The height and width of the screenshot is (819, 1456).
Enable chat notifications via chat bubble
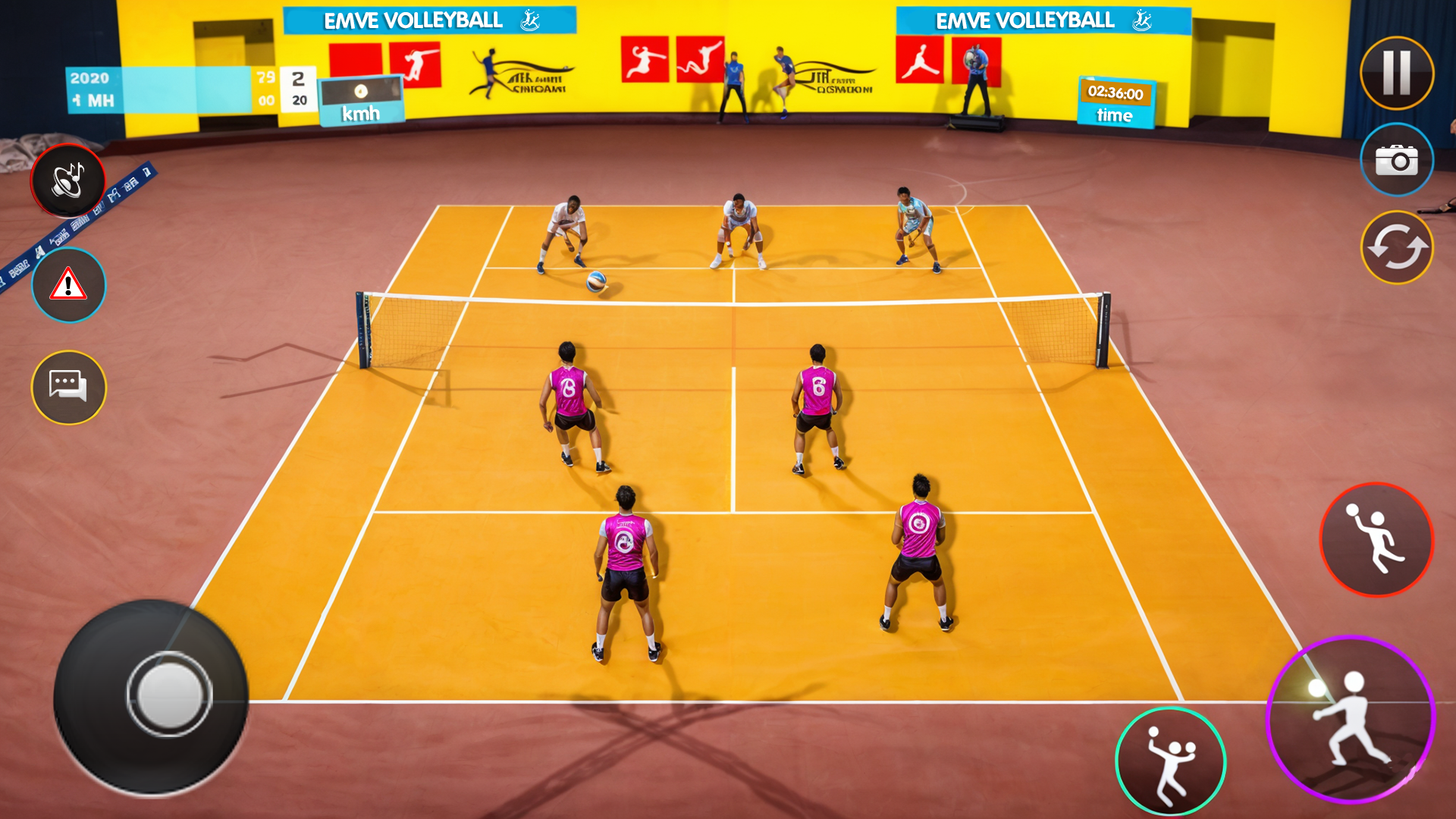tap(67, 388)
